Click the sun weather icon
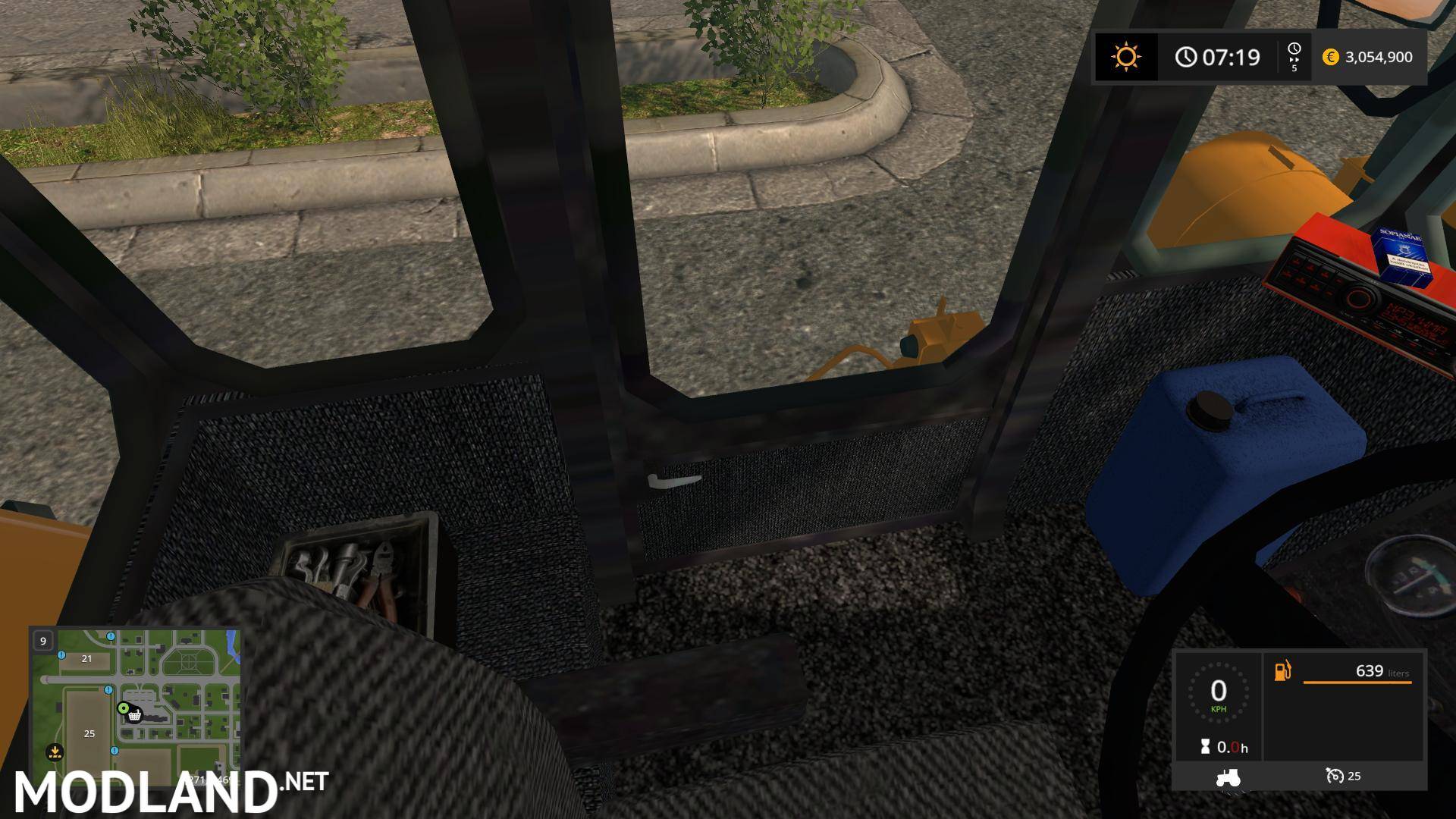 click(1128, 56)
